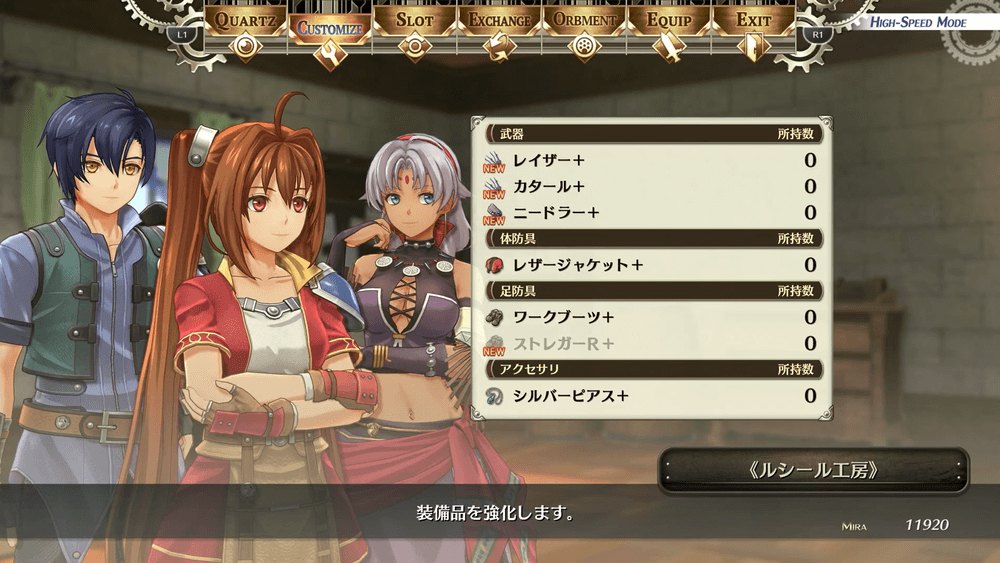Screen dimensions: 1000x563
Task: Choose the Exit tab
Action: [x=754, y=22]
